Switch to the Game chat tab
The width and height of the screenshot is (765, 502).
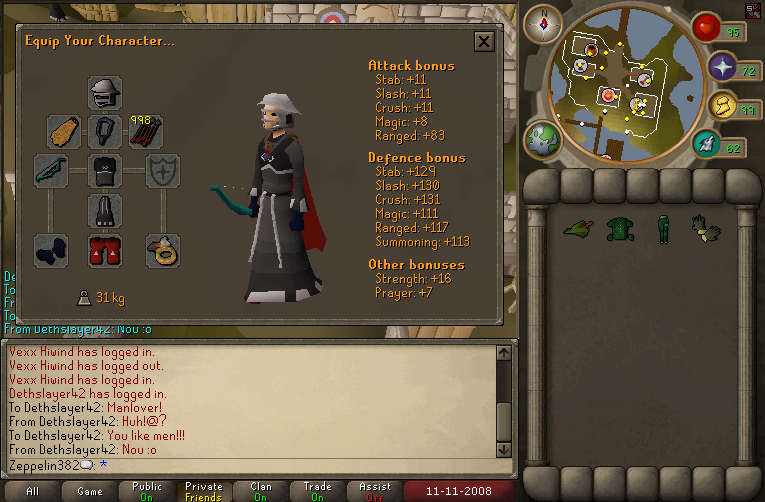click(x=89, y=491)
